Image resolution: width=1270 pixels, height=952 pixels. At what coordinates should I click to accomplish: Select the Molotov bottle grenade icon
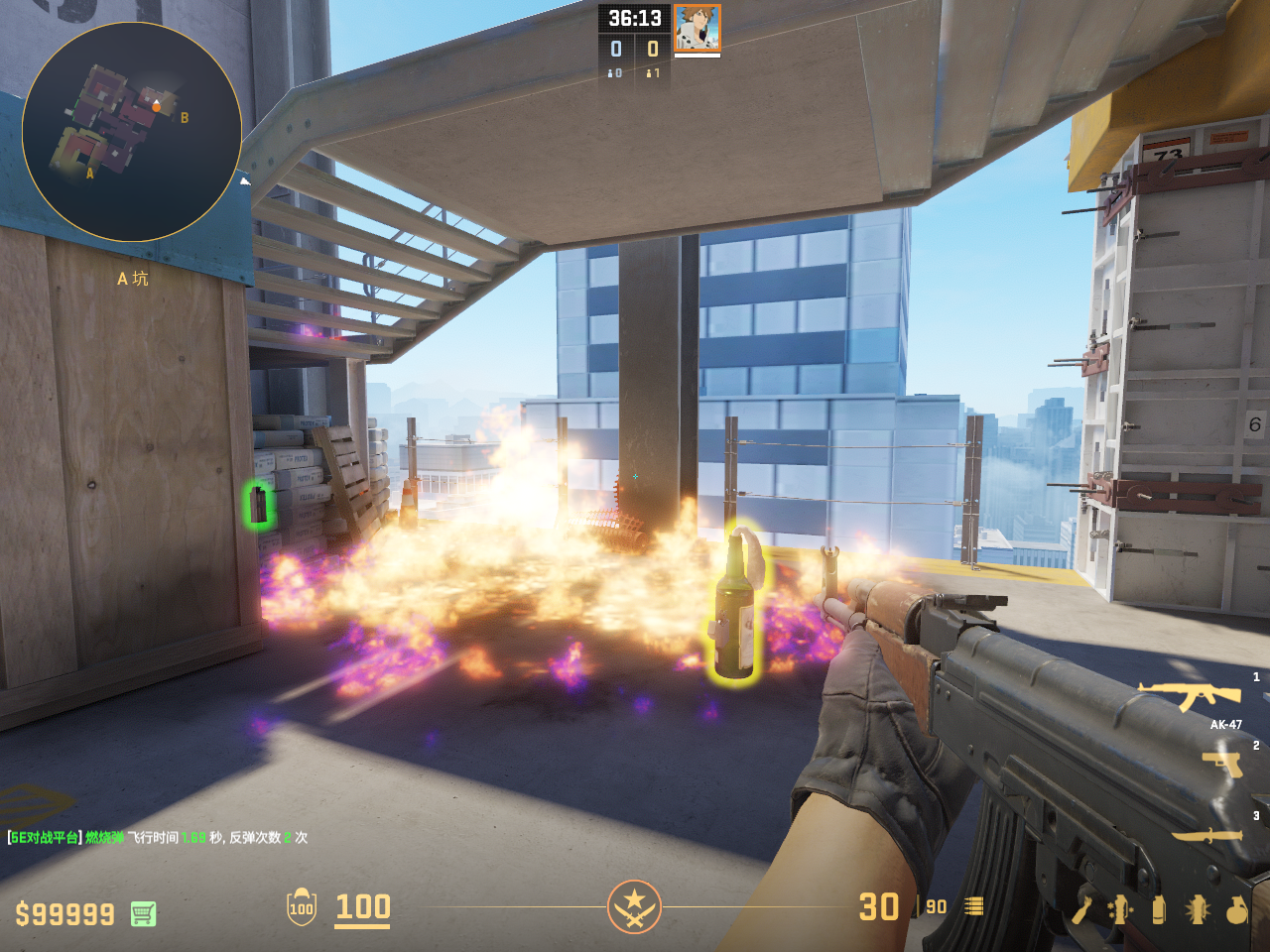(1081, 909)
